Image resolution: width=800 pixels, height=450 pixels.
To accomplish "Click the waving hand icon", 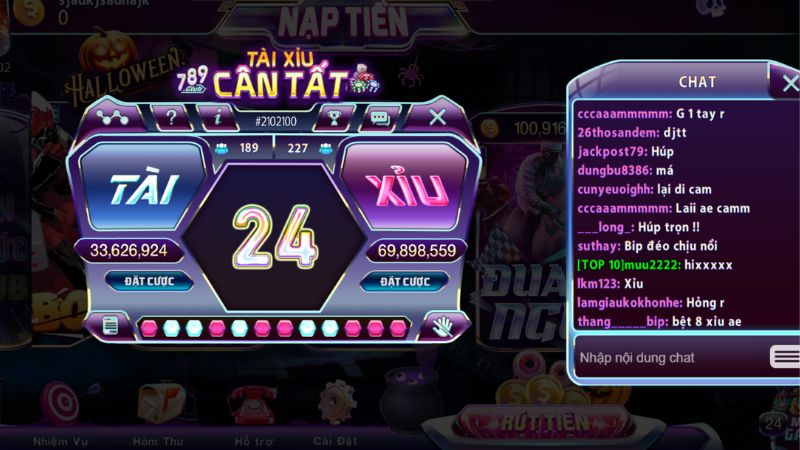I will click(441, 325).
